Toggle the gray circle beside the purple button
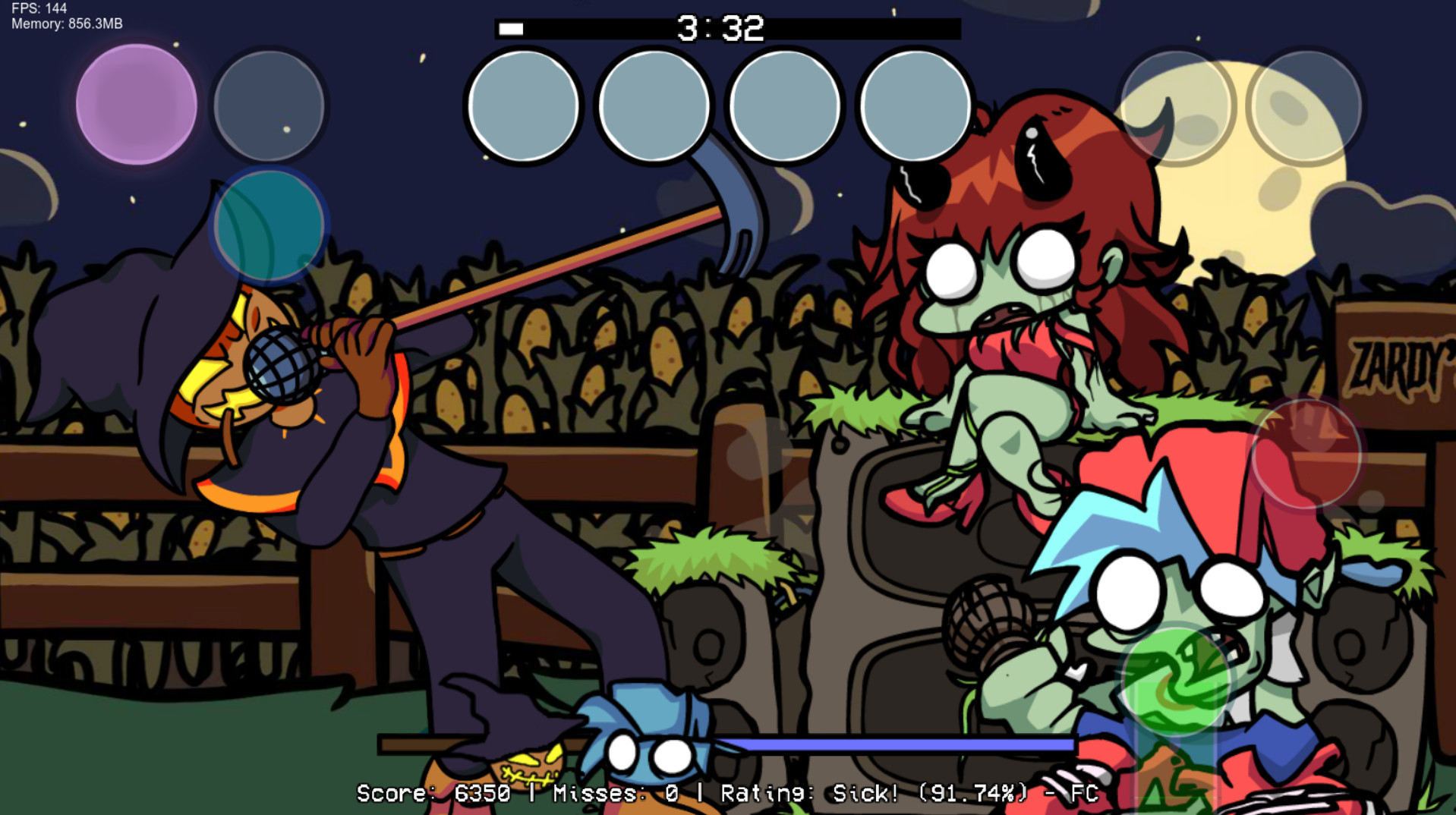 [269, 105]
